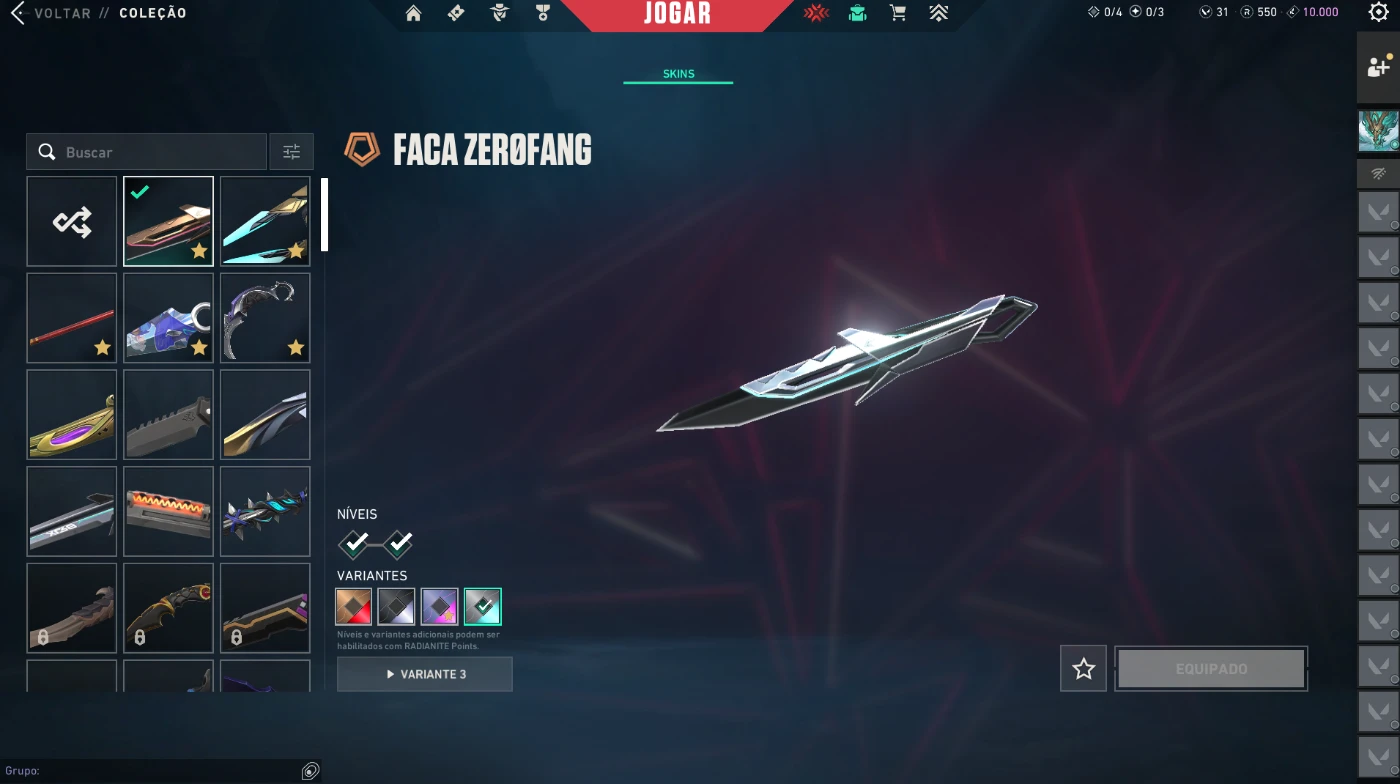
Task: Select the random shuffle skin tile
Action: tap(72, 221)
